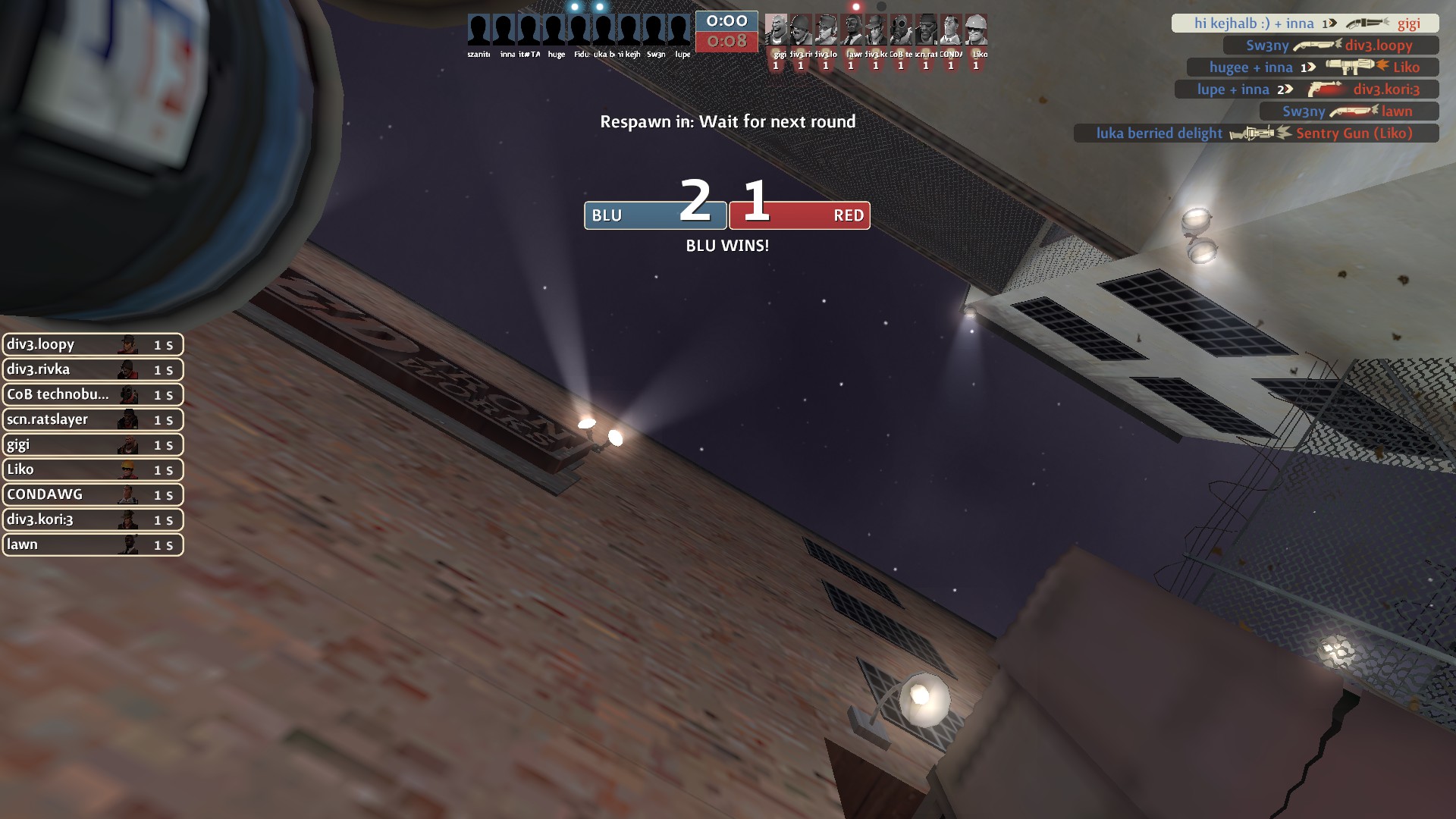Choose the Sw3n silhouette on the BLU team bar

click(x=654, y=30)
